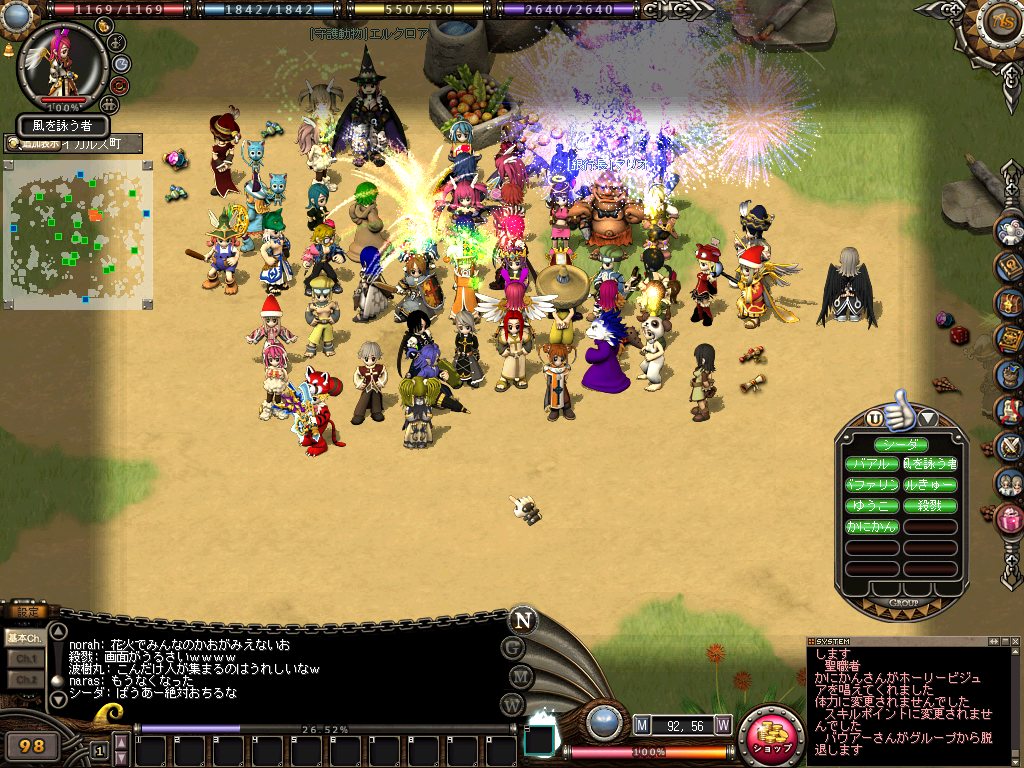The image size is (1024, 768).
Task: Select party member かにかん in group list
Action: [x=872, y=526]
